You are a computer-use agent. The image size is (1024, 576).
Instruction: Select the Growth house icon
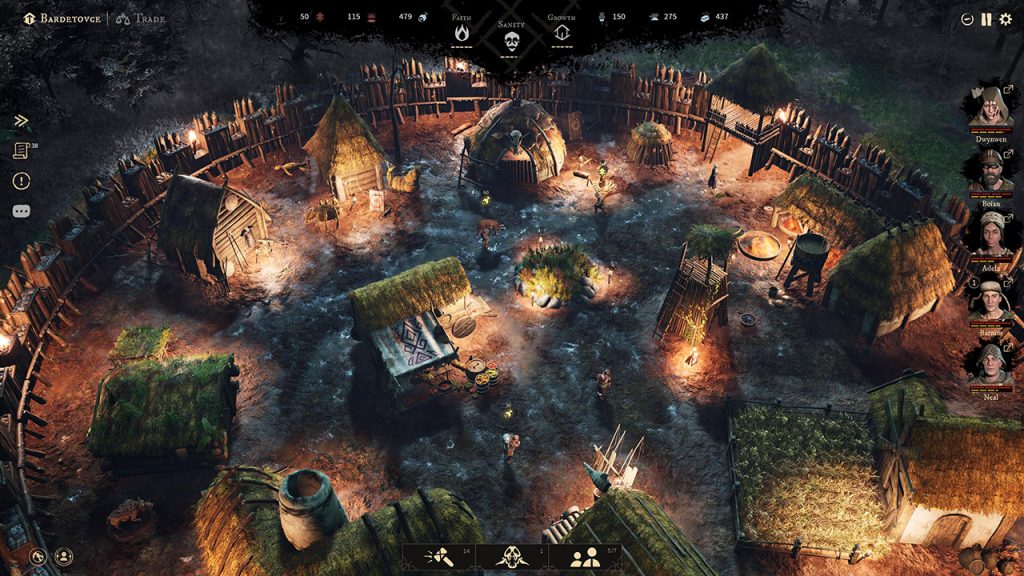[561, 33]
